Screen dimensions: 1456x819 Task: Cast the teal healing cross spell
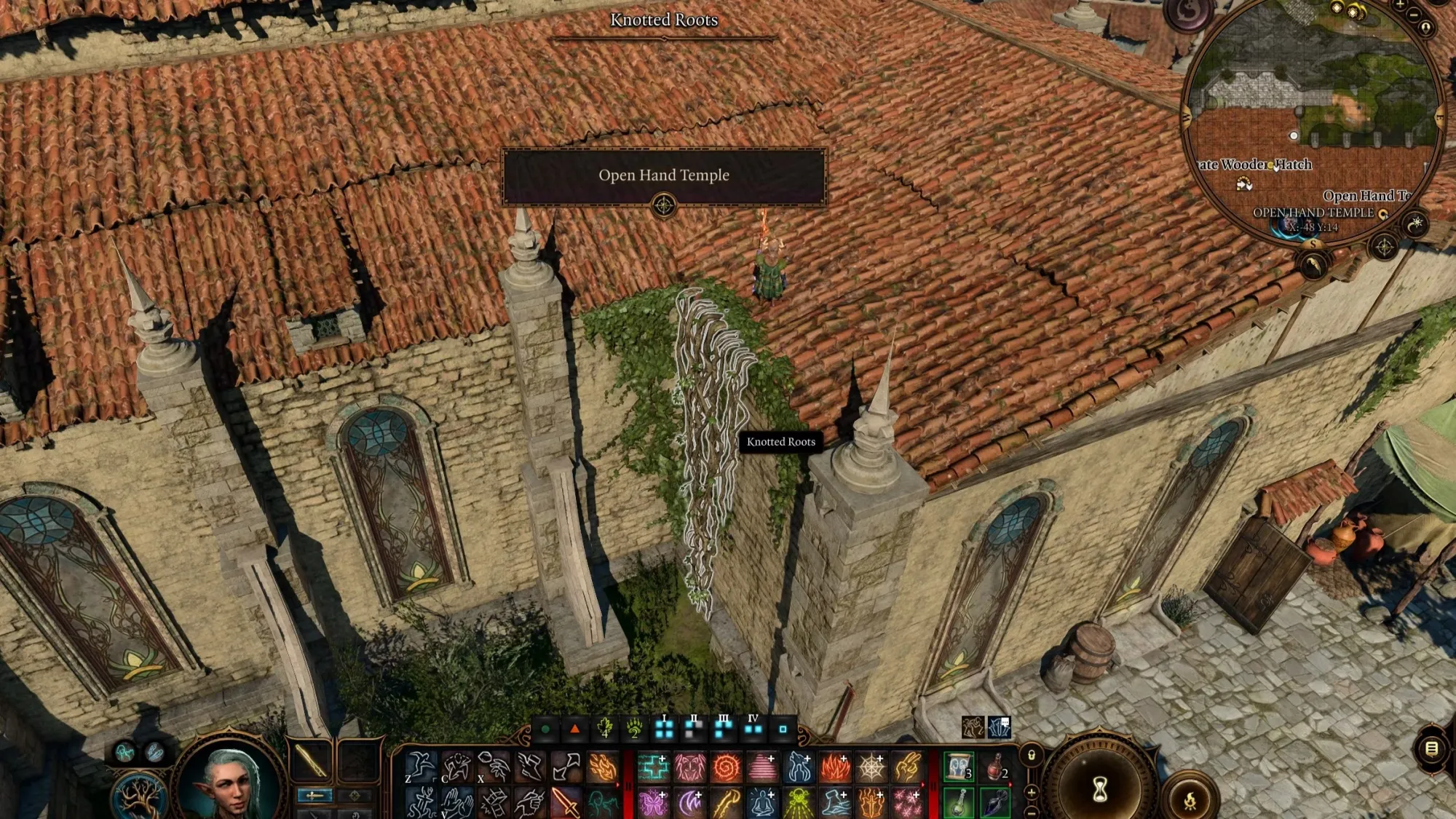[x=653, y=767]
